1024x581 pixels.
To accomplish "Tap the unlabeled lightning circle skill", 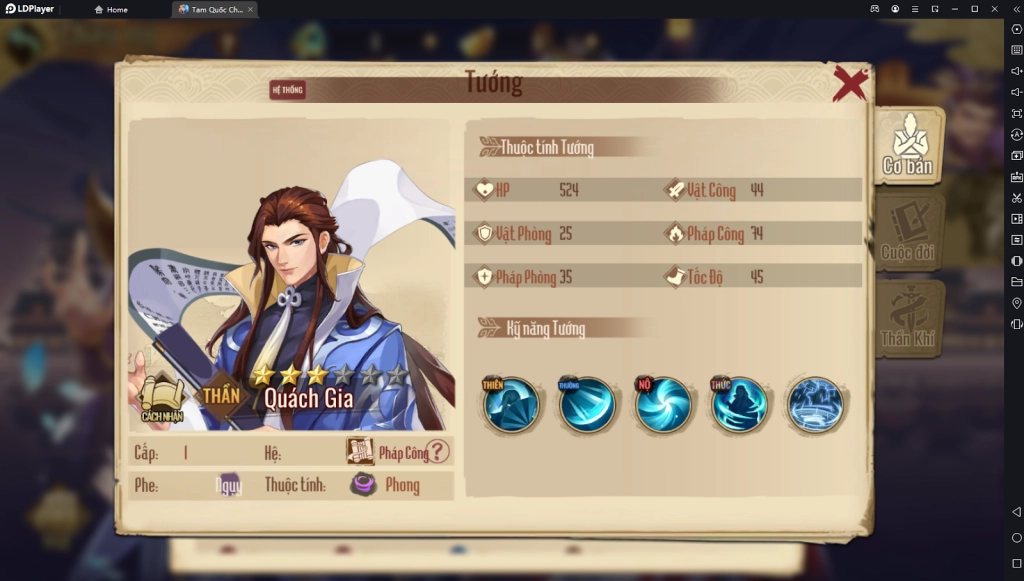I will point(814,404).
